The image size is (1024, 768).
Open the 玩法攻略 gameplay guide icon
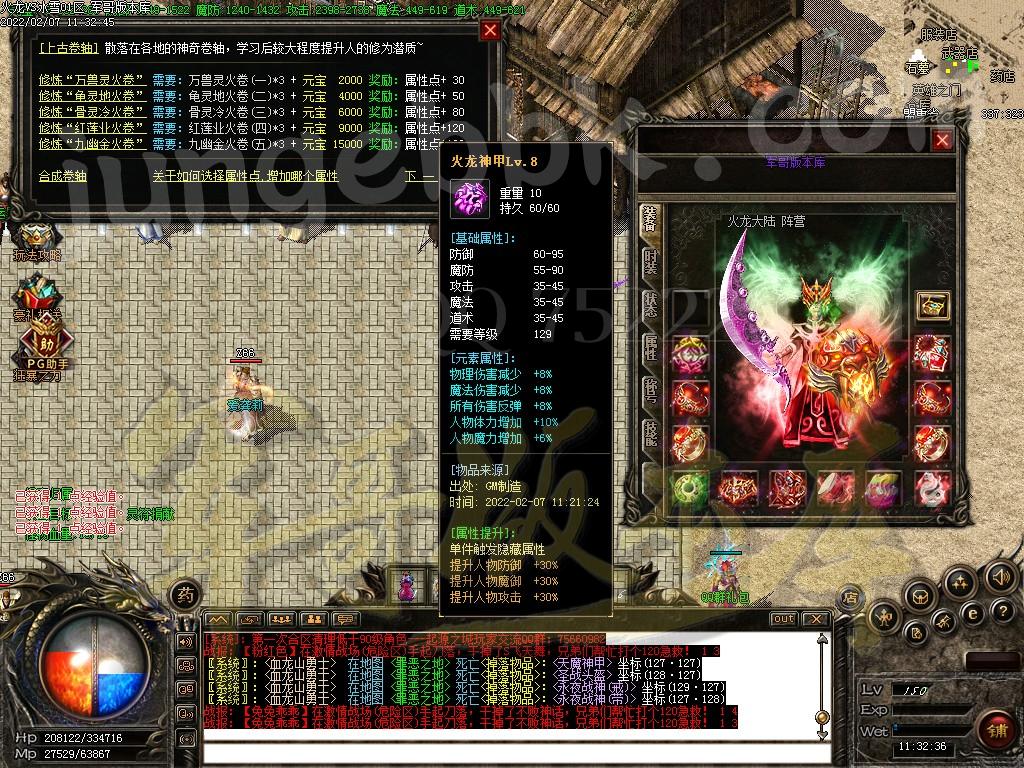coord(36,240)
